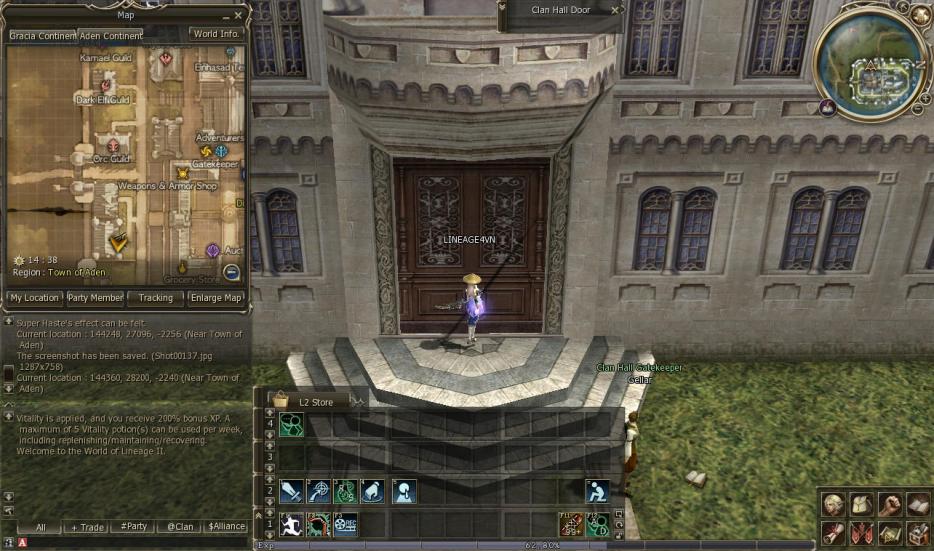Activate the sword attack skill icon
This screenshot has width=934, height=551.
[291, 491]
